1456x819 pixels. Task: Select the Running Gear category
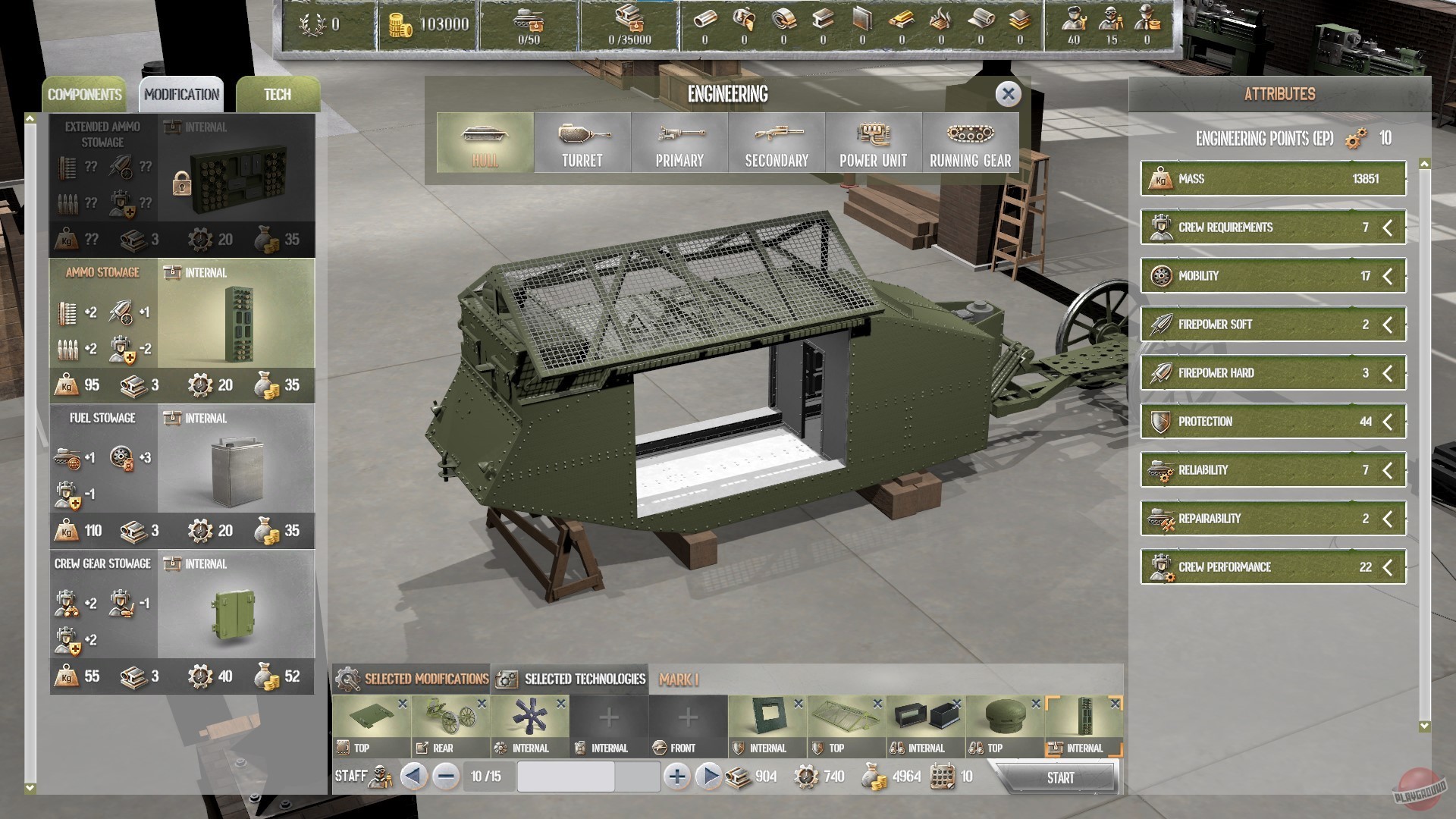point(971,143)
